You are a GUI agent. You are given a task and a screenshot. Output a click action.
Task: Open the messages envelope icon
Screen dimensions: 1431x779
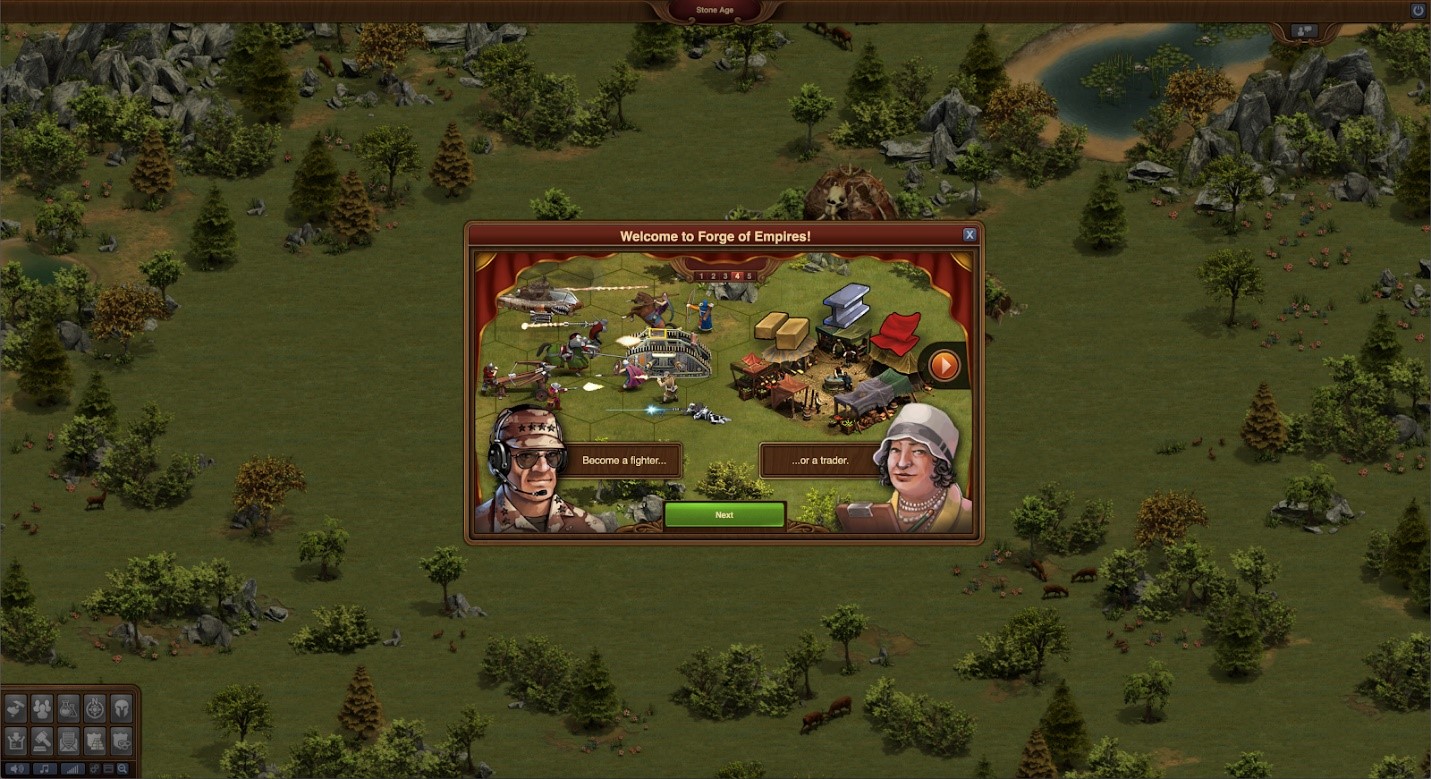click(x=68, y=741)
